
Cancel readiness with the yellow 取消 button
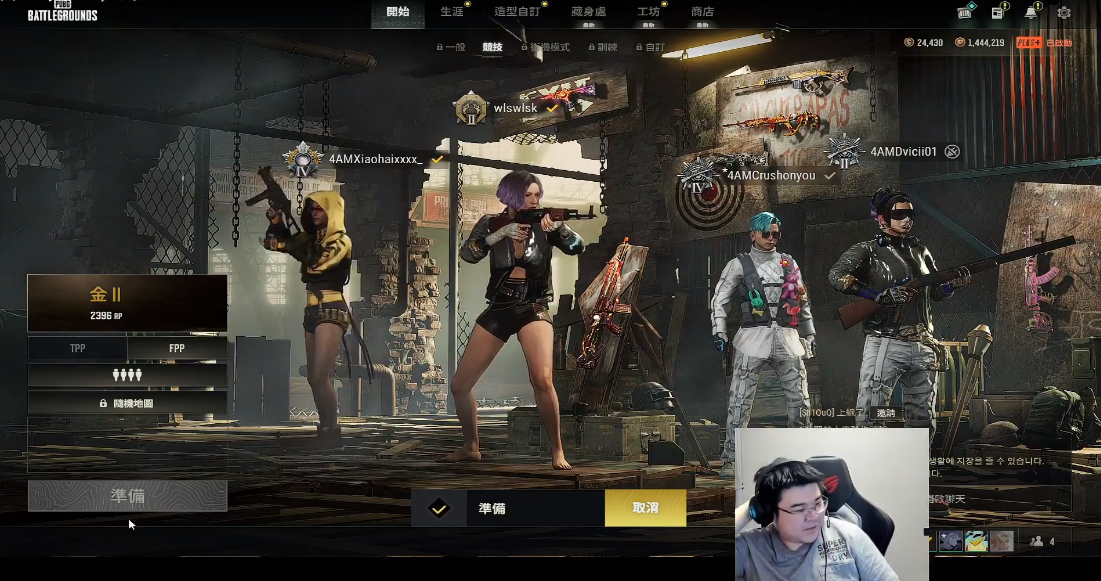tap(645, 508)
